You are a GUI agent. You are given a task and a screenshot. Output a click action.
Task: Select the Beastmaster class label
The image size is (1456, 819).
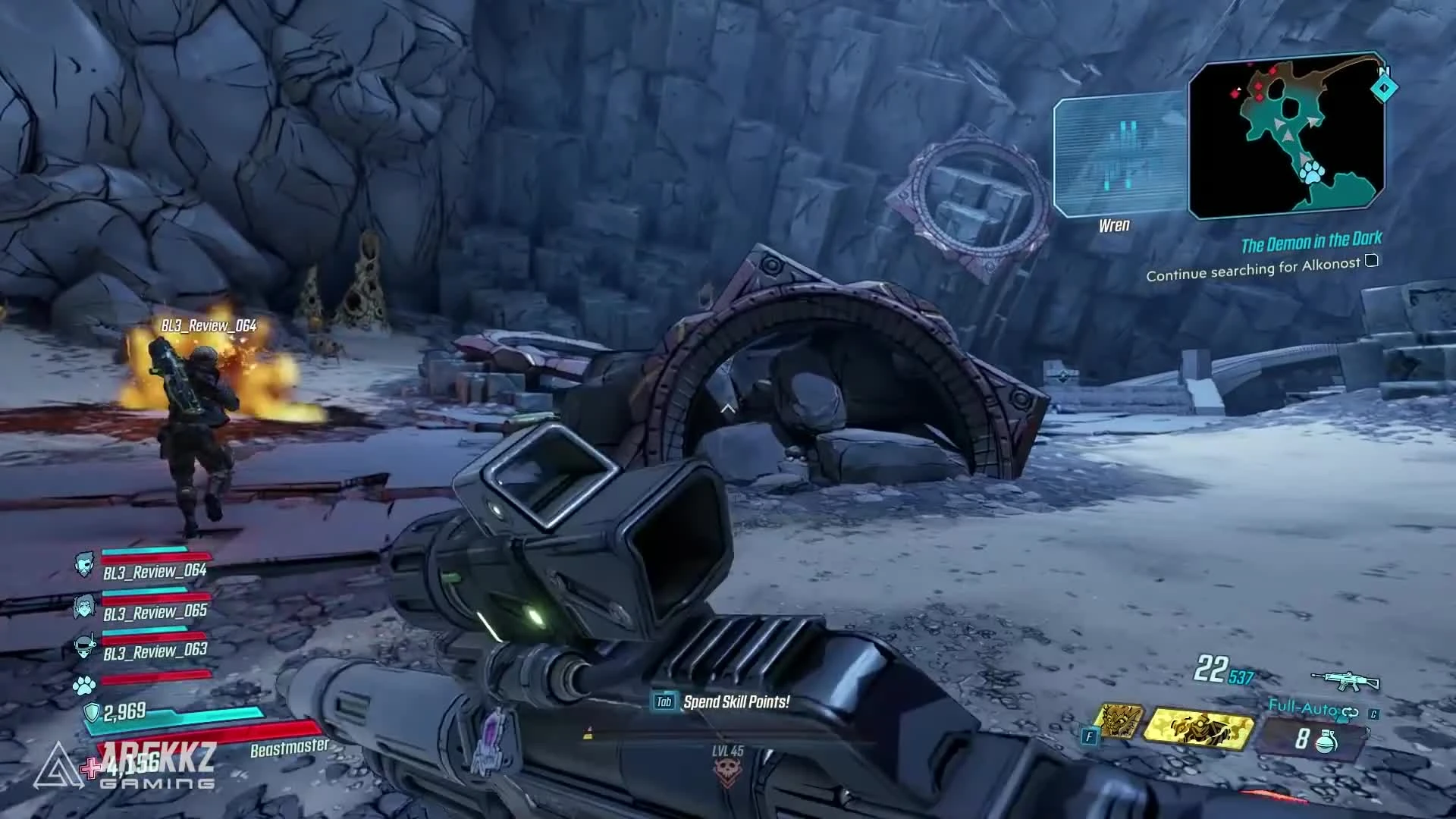pyautogui.click(x=288, y=748)
